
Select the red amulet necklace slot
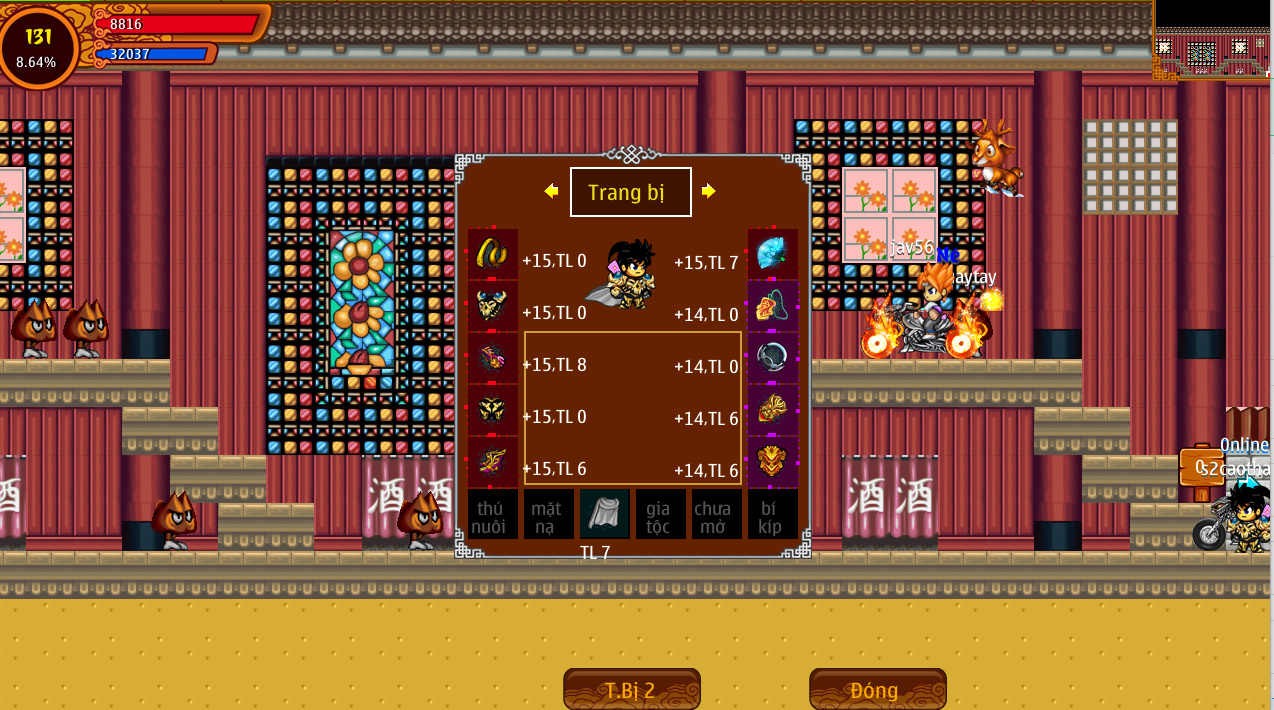click(x=773, y=306)
